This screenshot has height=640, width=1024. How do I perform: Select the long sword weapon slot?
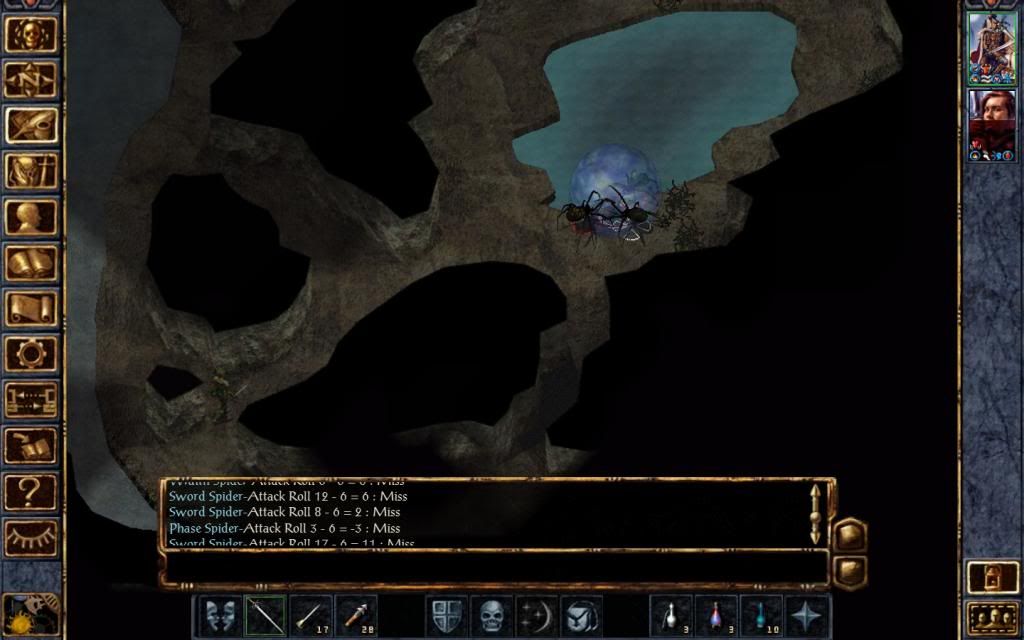[x=265, y=615]
